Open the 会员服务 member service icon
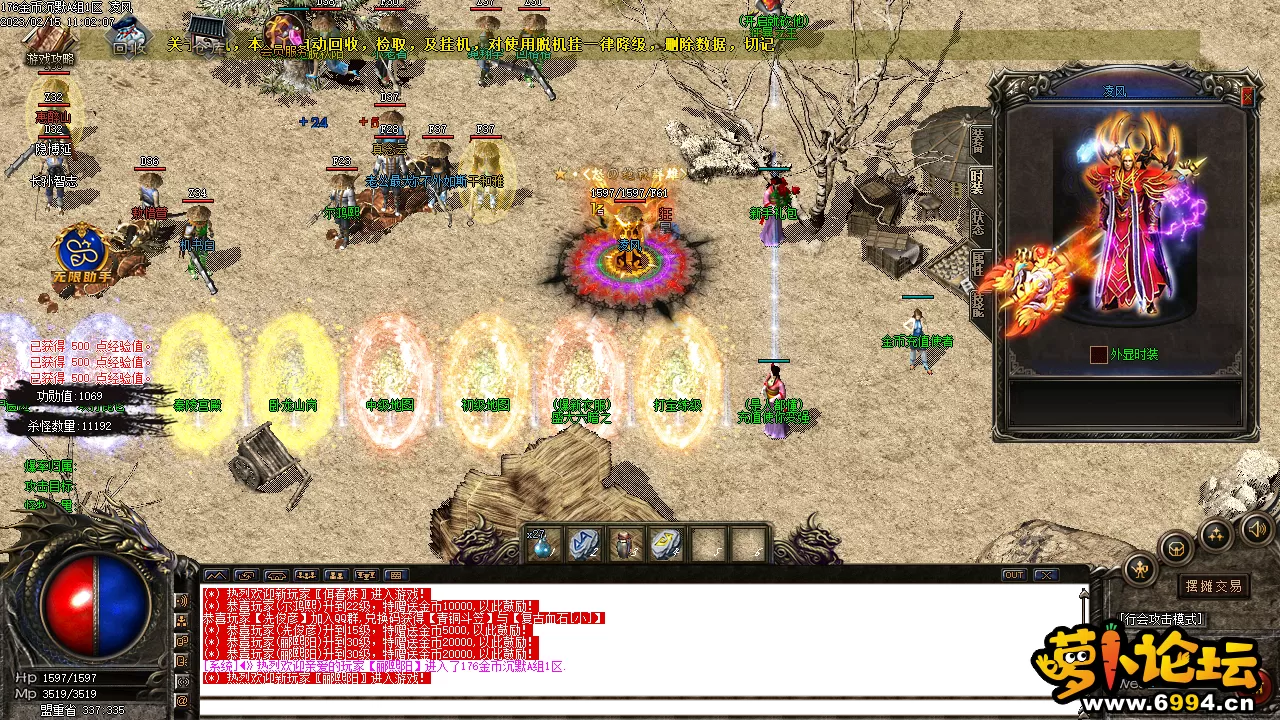This screenshot has height=720, width=1280. (287, 37)
